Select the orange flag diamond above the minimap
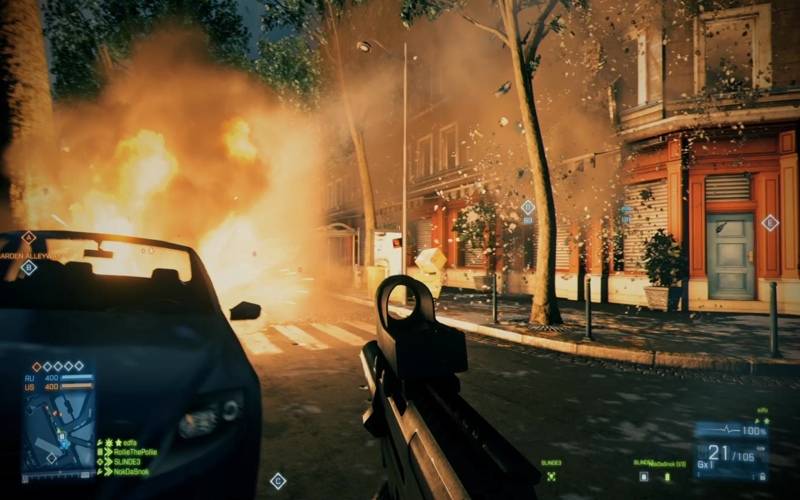This screenshot has width=800, height=500. 37,366
